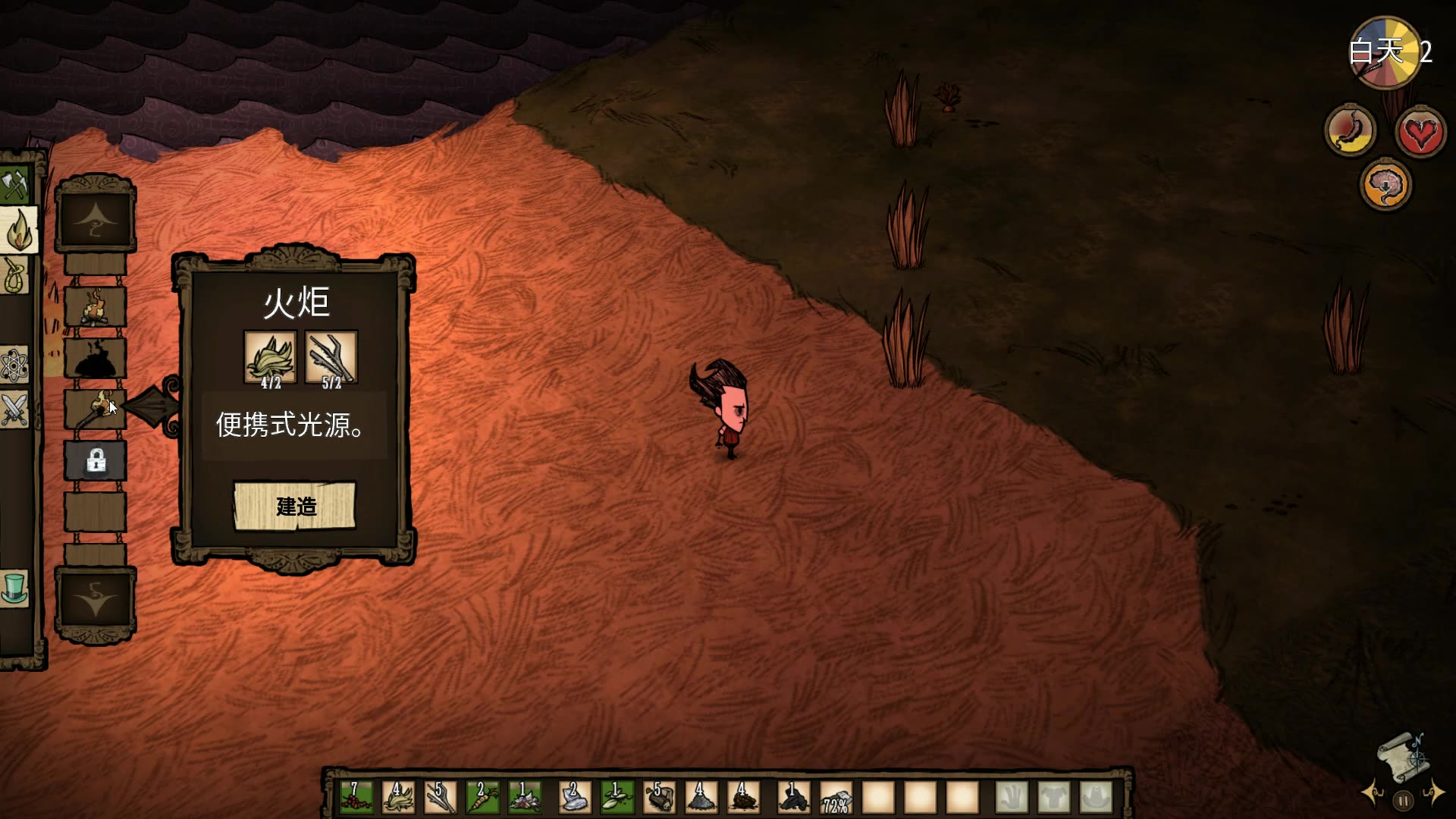Select the Fight crossed-swords crafting tab
Image resolution: width=1456 pixels, height=819 pixels.
[14, 409]
